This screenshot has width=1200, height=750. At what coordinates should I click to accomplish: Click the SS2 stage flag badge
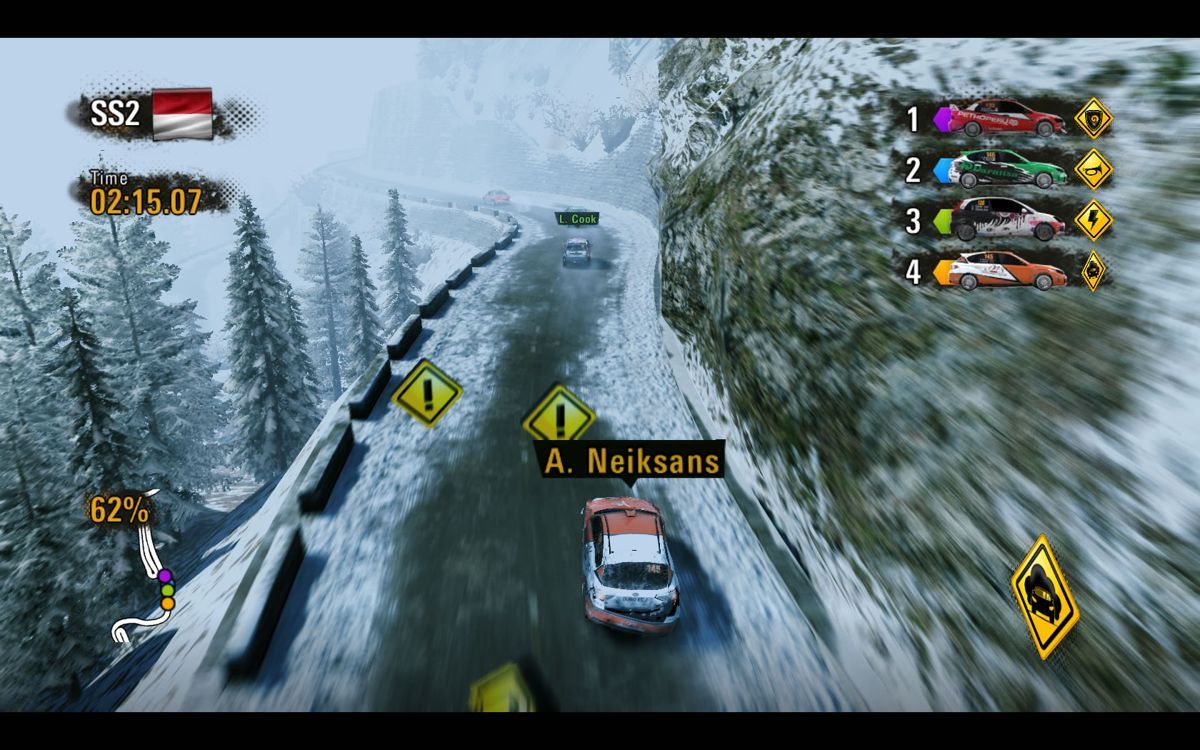[x=182, y=113]
